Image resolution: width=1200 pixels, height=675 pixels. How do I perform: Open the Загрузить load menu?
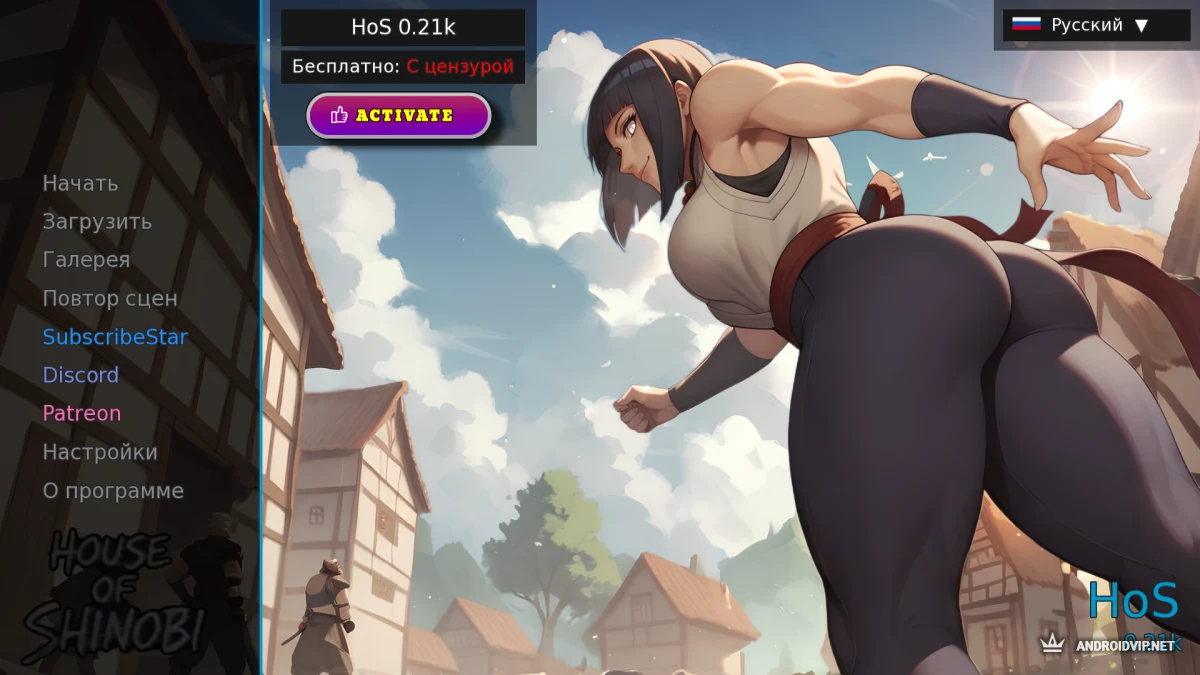tap(97, 221)
